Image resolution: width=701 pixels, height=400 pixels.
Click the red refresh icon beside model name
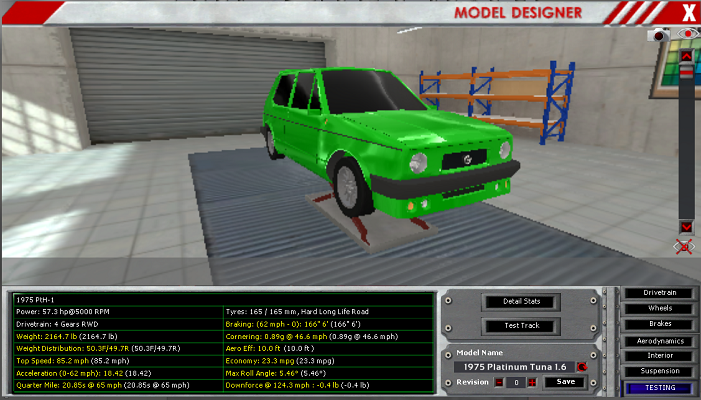coord(581,367)
